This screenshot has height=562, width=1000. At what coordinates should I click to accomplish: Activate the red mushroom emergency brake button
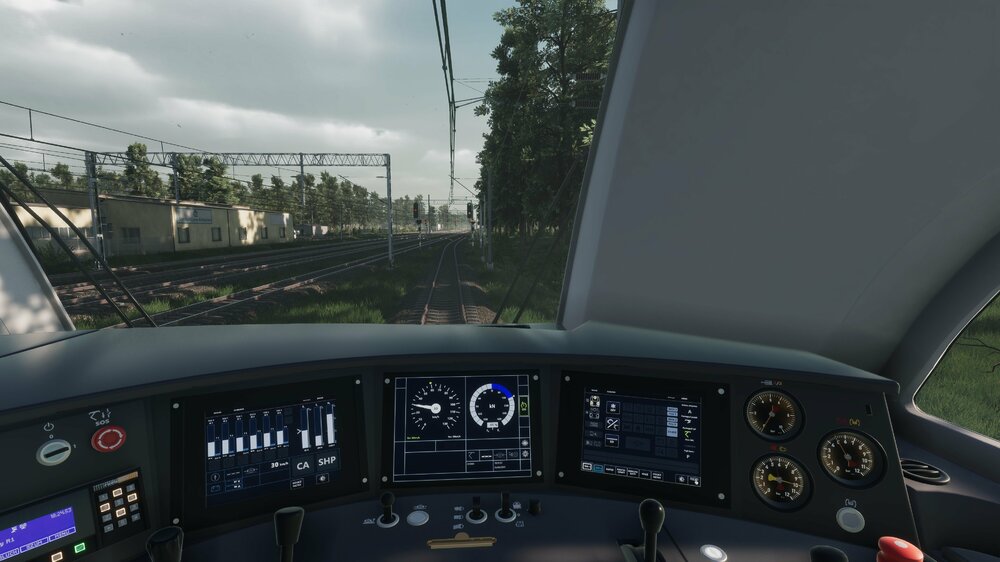(899, 550)
